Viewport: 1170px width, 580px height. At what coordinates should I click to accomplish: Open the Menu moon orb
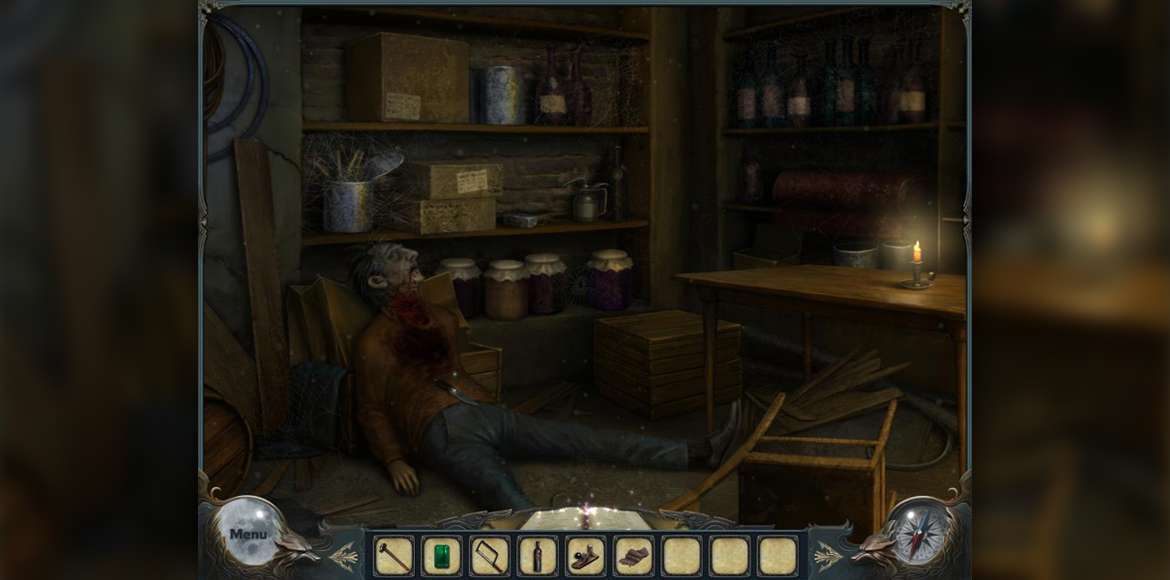(x=247, y=532)
